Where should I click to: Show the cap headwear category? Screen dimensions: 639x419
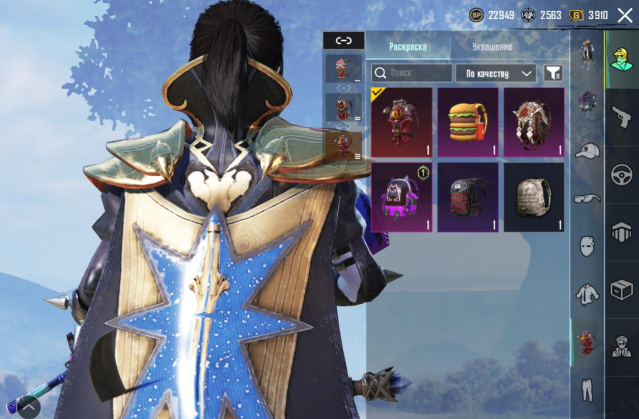click(x=587, y=149)
